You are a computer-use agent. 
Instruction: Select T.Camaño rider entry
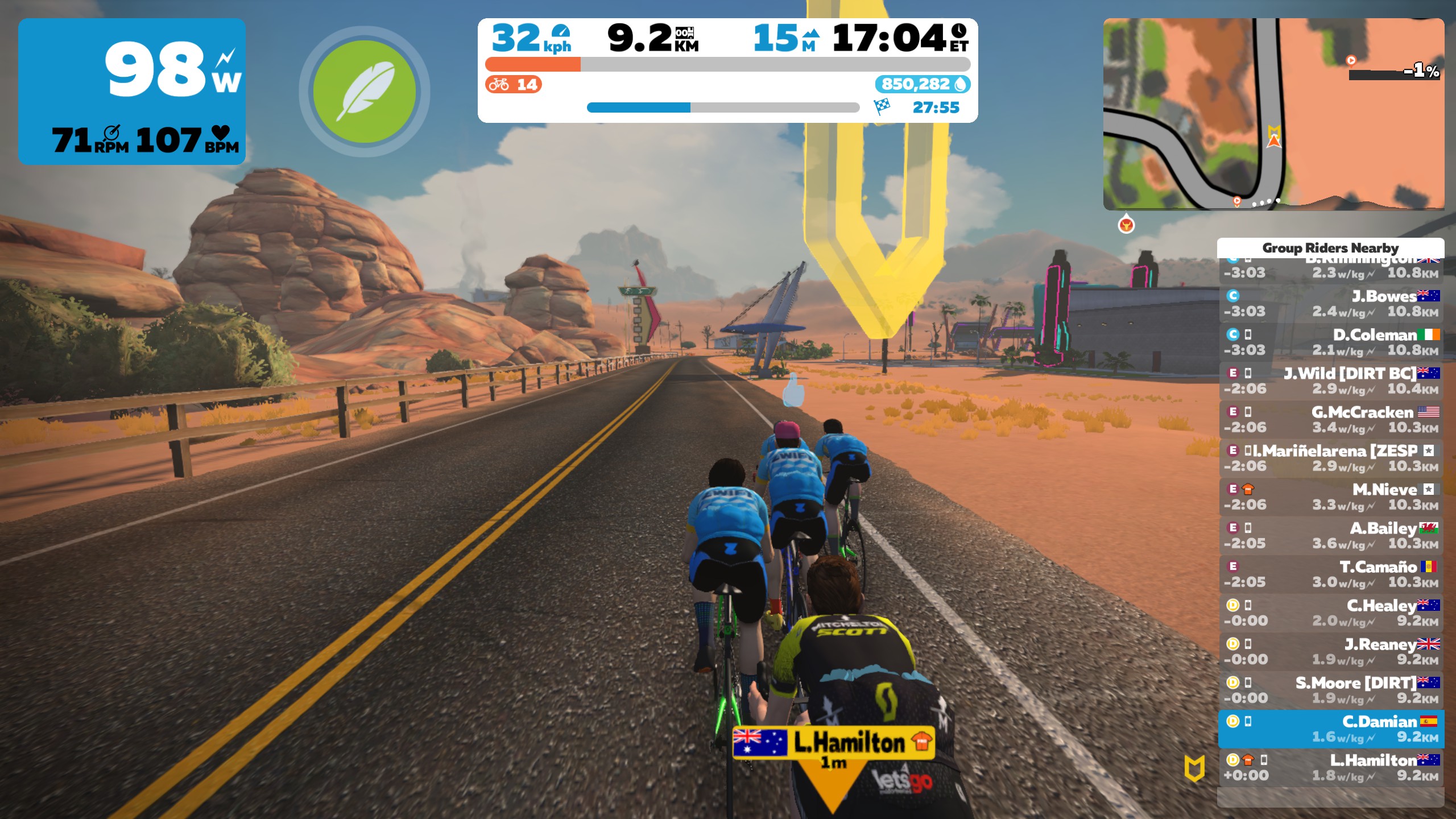[x=1330, y=574]
